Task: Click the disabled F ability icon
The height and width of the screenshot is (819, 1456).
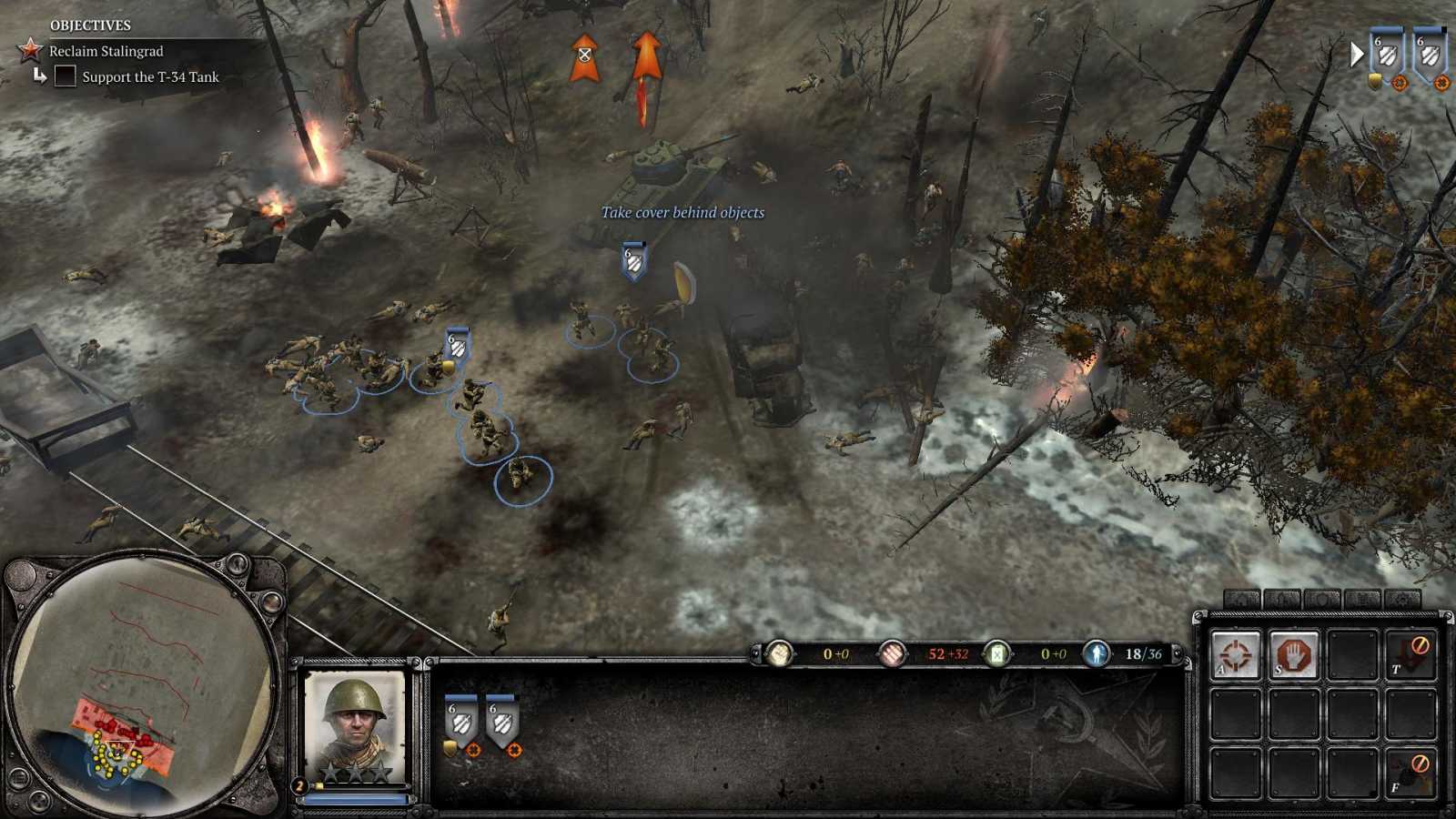Action: click(1410, 771)
